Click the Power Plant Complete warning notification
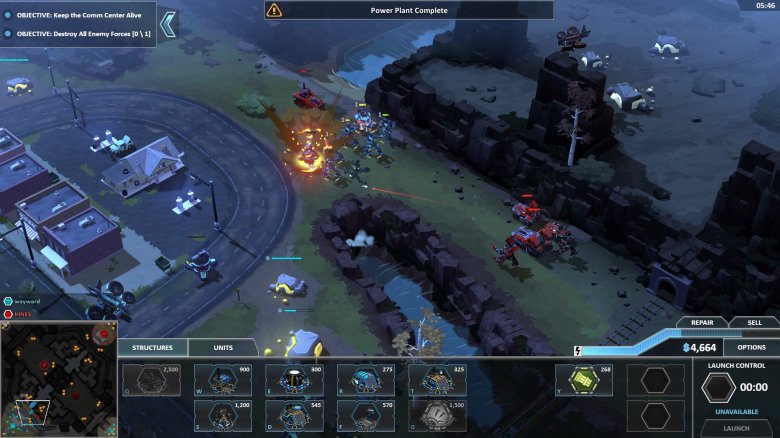This screenshot has width=780, height=438. click(x=408, y=10)
